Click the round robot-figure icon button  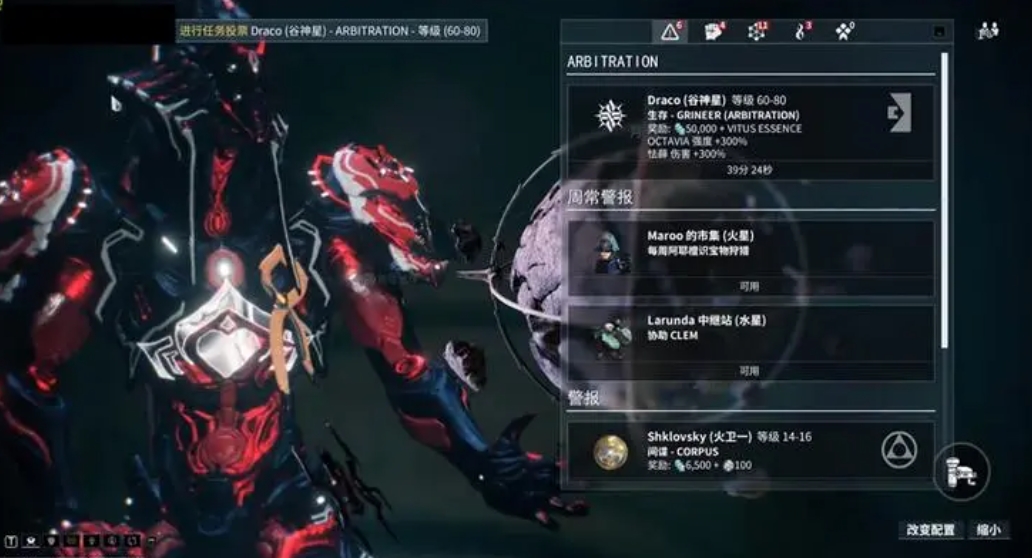coord(961,470)
